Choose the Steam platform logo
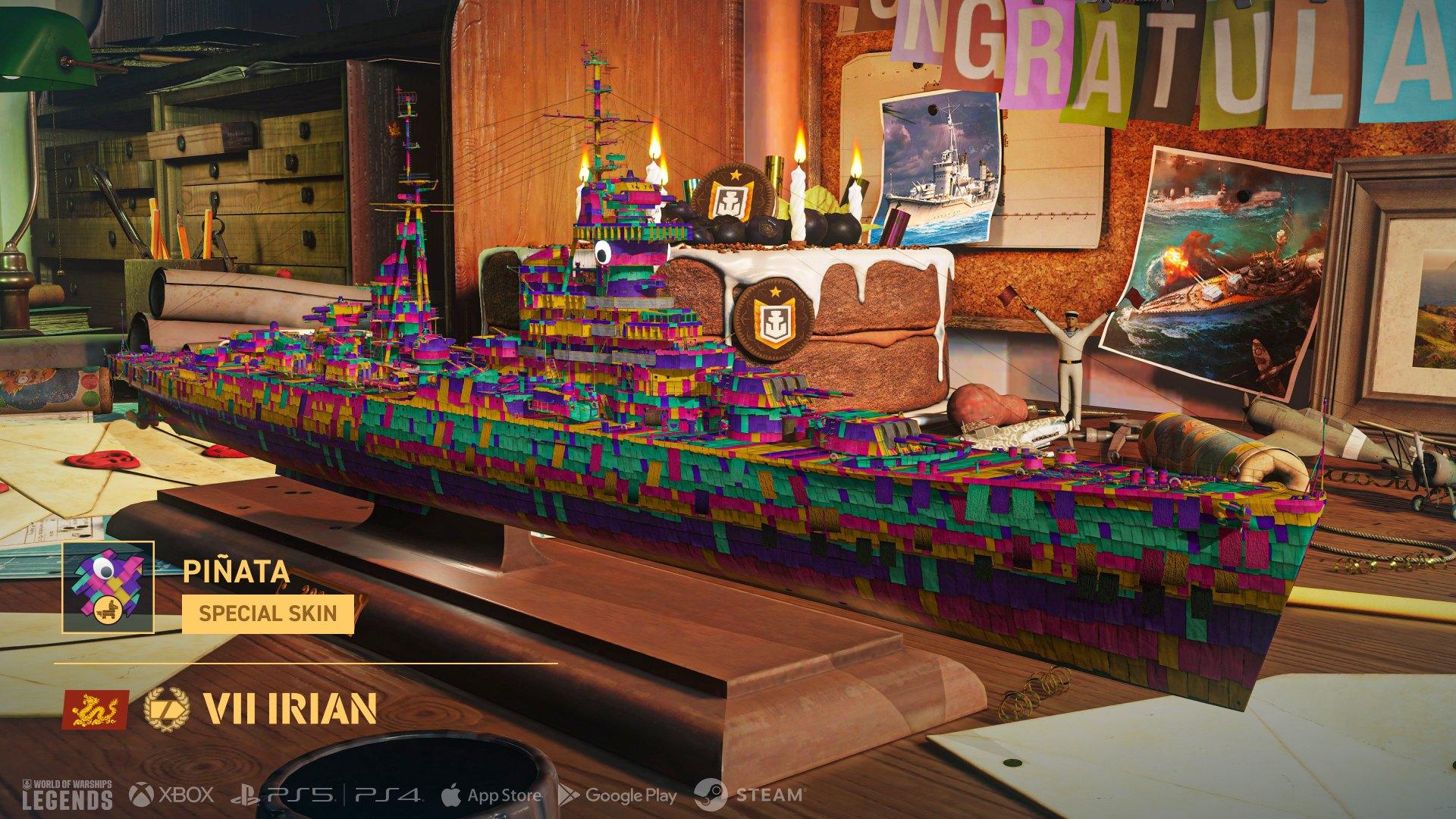1456x819 pixels. [748, 795]
